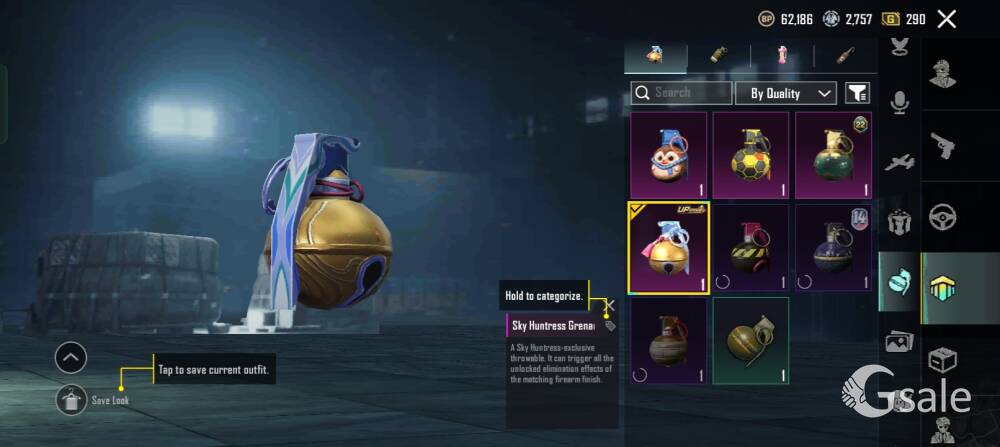Switch to the smoke grenade tab
The height and width of the screenshot is (447, 1000).
[x=718, y=55]
